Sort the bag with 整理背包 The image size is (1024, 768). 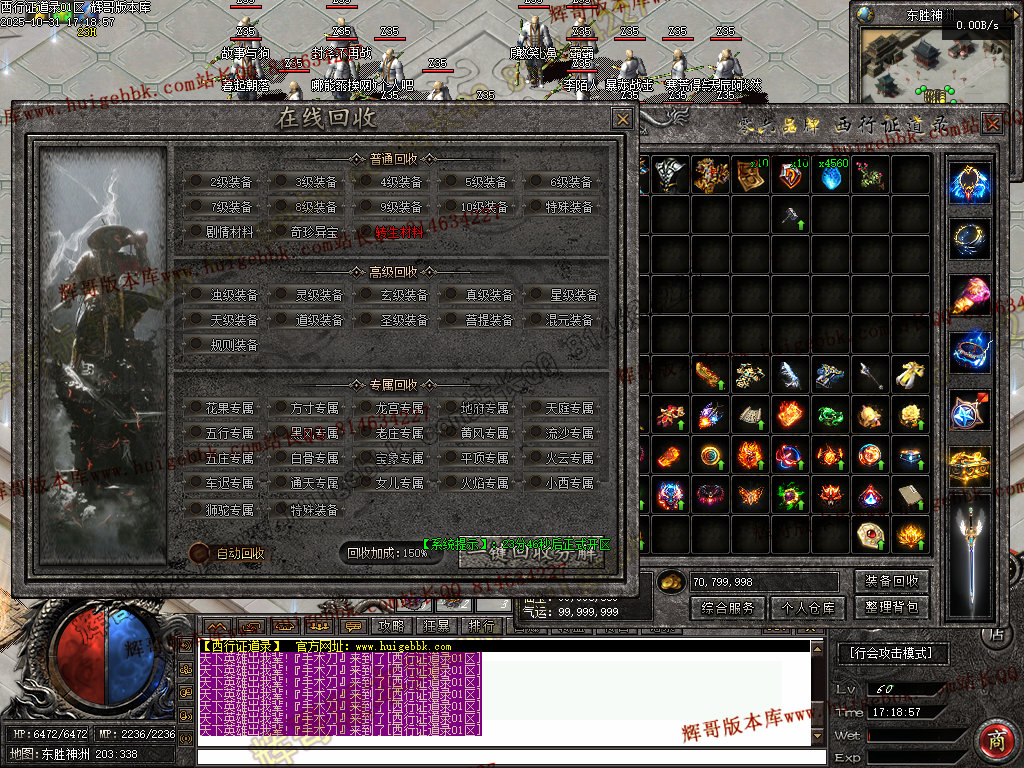pos(892,607)
